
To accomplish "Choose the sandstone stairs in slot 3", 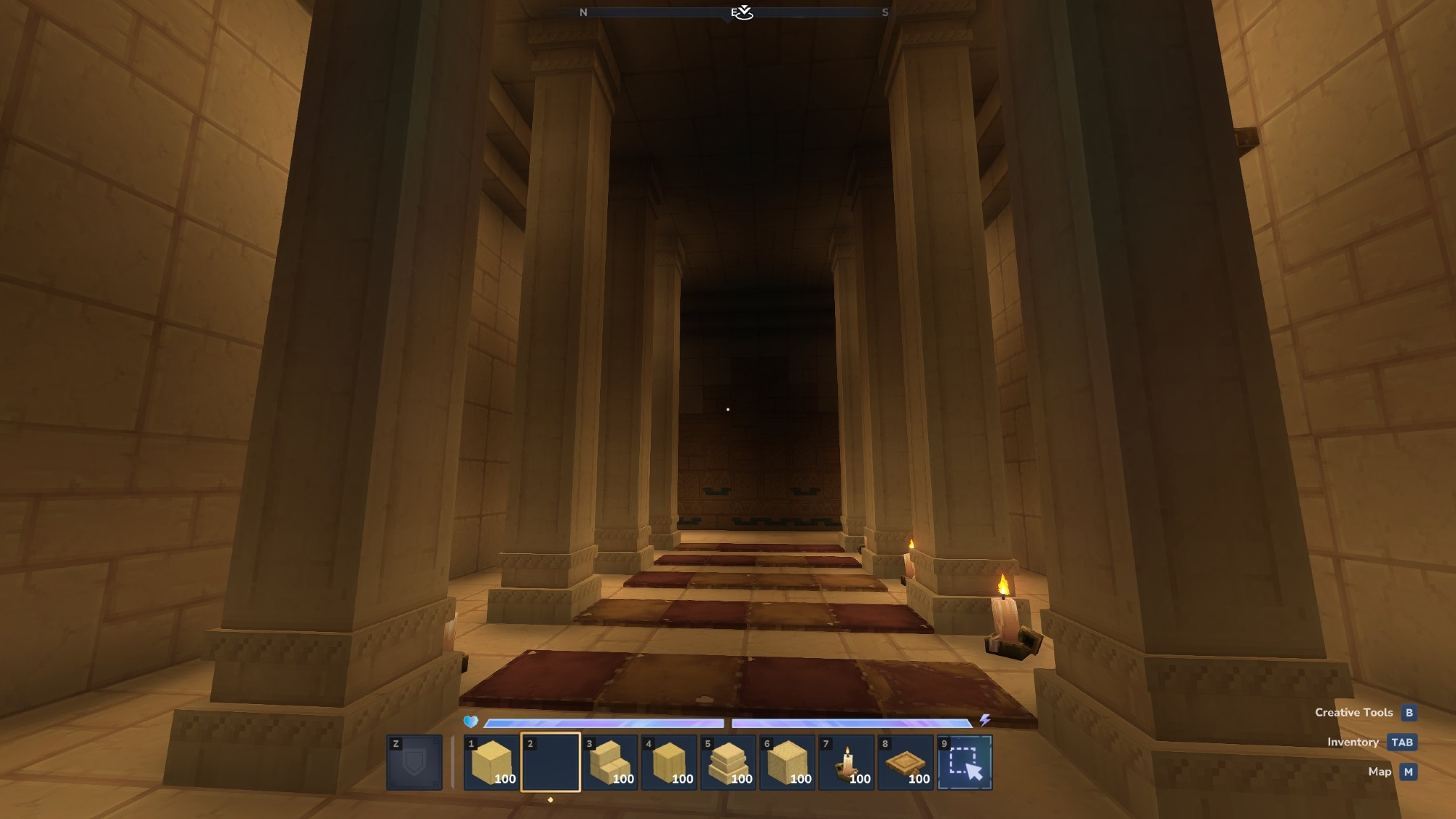I will [610, 762].
